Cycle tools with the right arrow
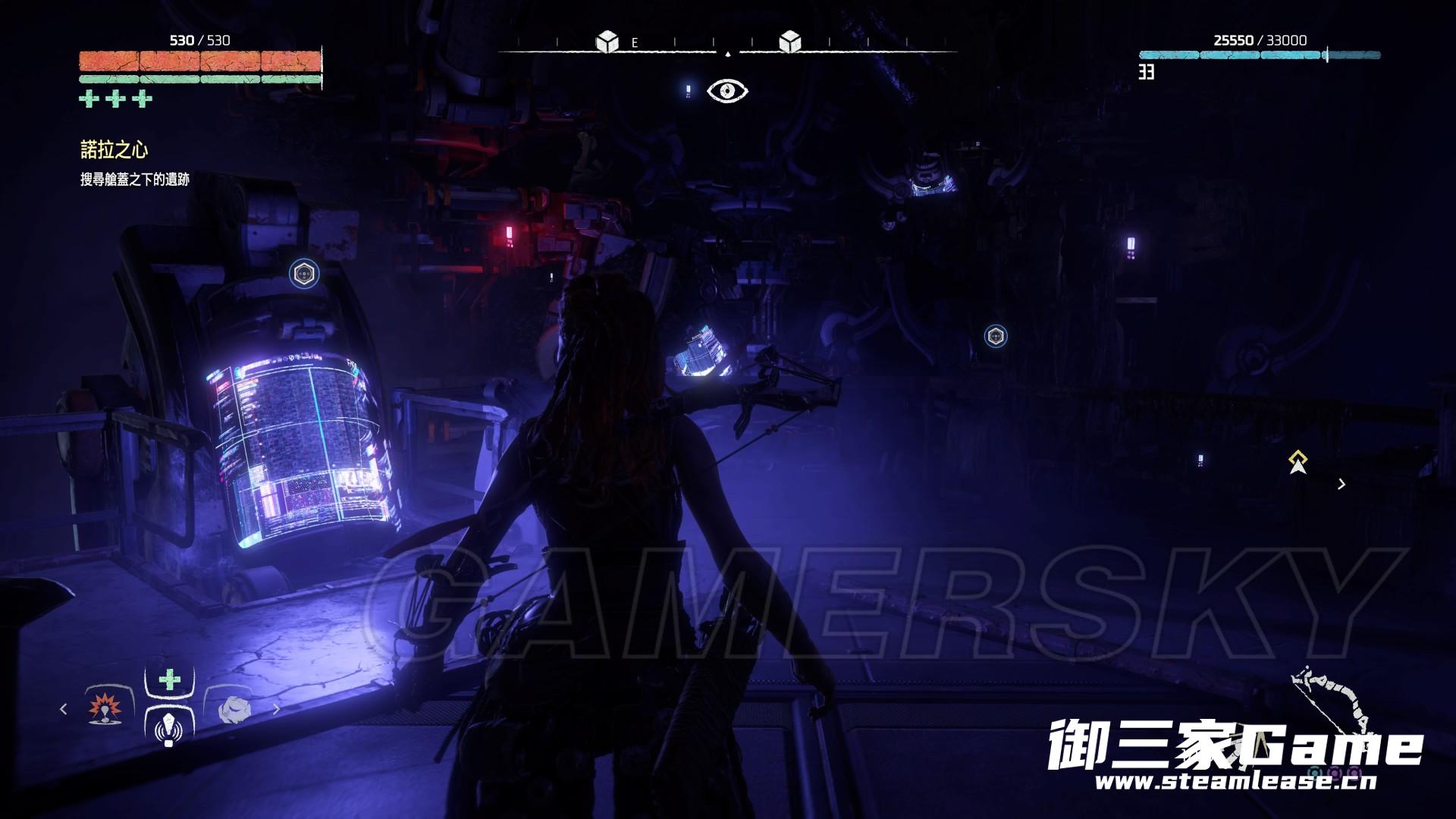The width and height of the screenshot is (1456, 819). (x=277, y=709)
